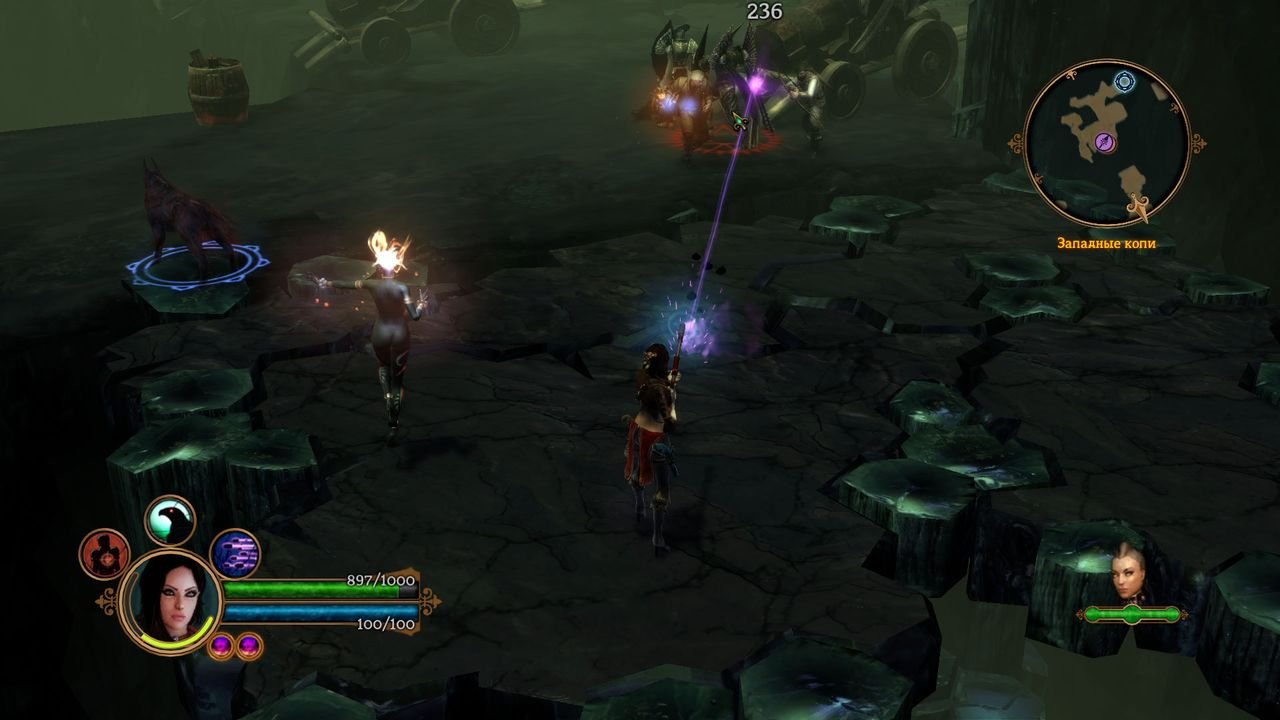Click the blue circular marker on minimap
The height and width of the screenshot is (720, 1280).
[x=1125, y=81]
